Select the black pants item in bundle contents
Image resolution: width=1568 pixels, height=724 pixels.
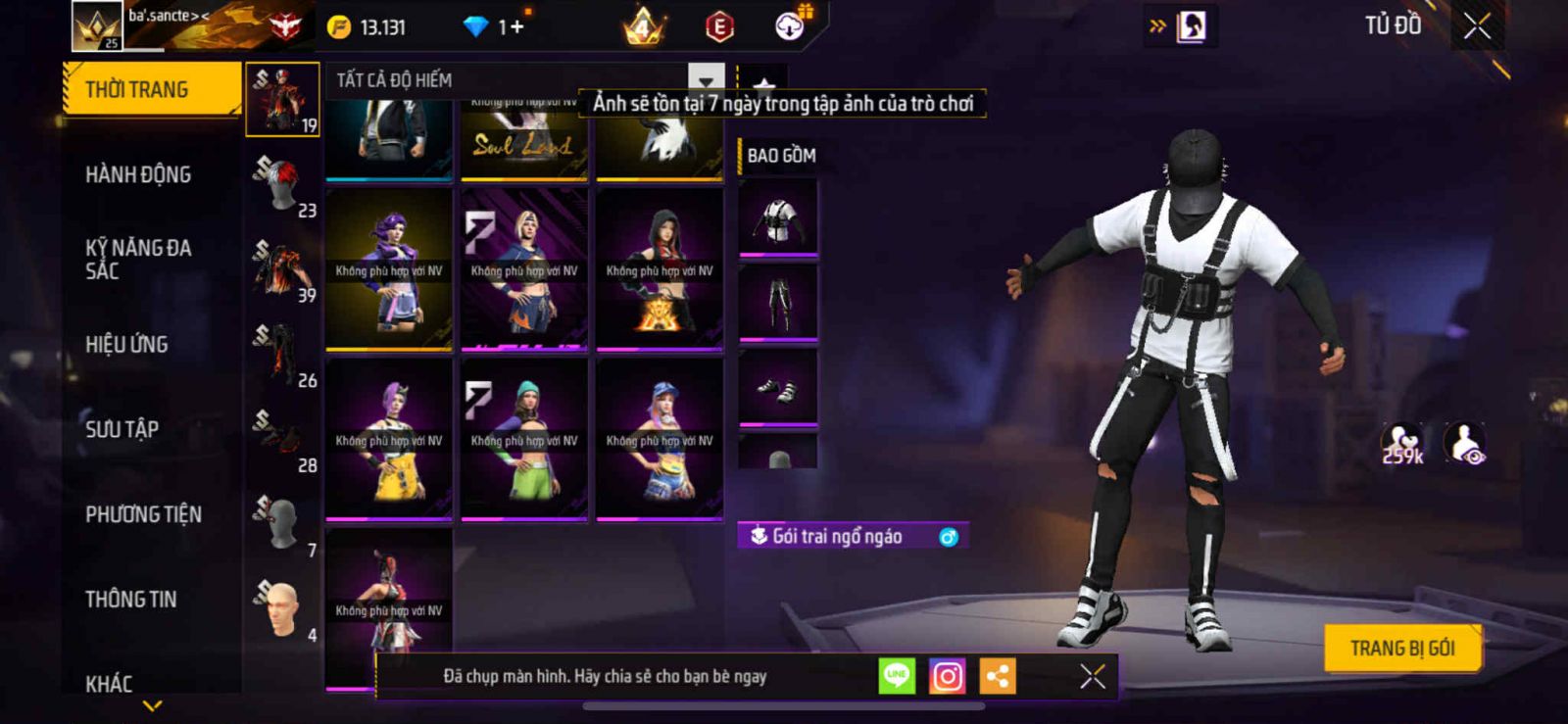click(x=778, y=304)
